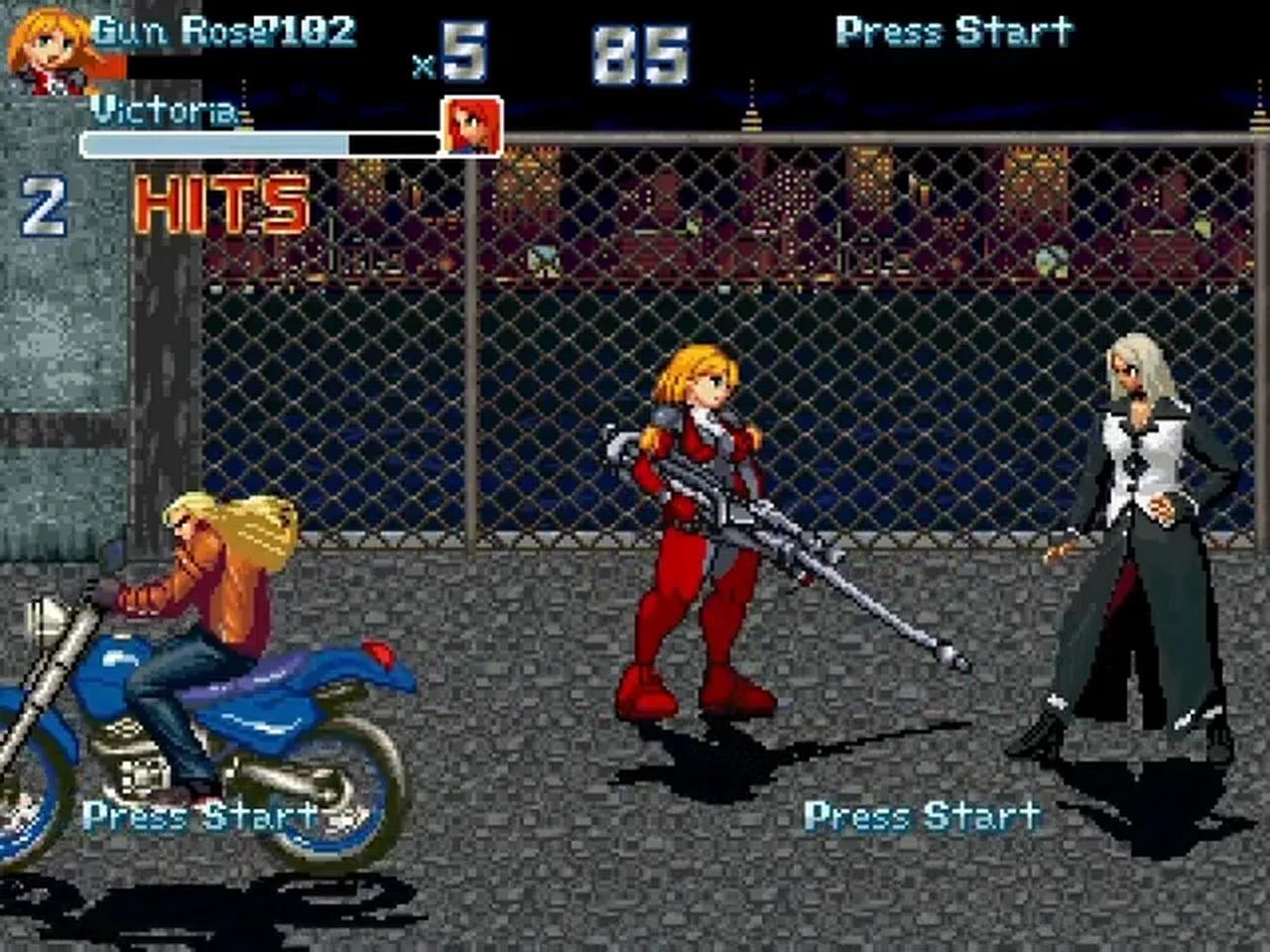Viewport: 1270px width, 952px height.
Task: Click the HITS flame-styled text icon
Action: 220,203
